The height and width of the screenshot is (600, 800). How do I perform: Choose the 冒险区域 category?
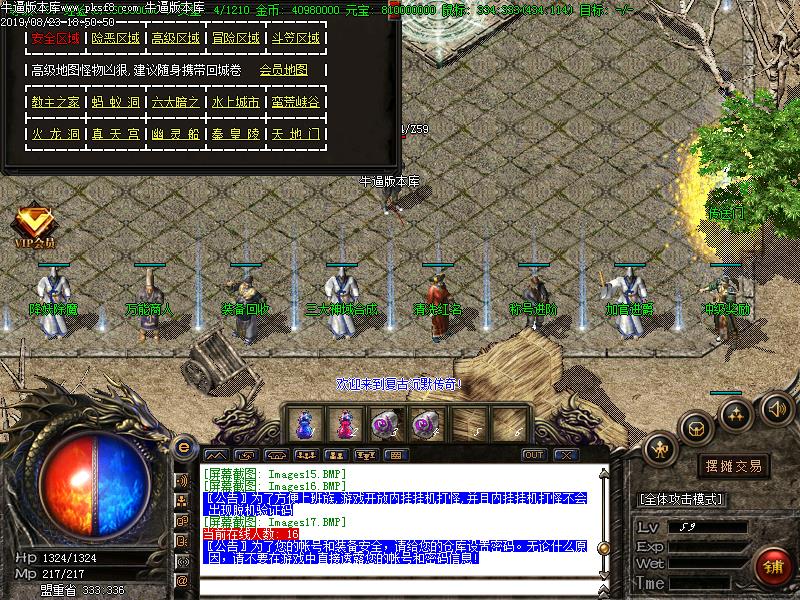point(235,39)
